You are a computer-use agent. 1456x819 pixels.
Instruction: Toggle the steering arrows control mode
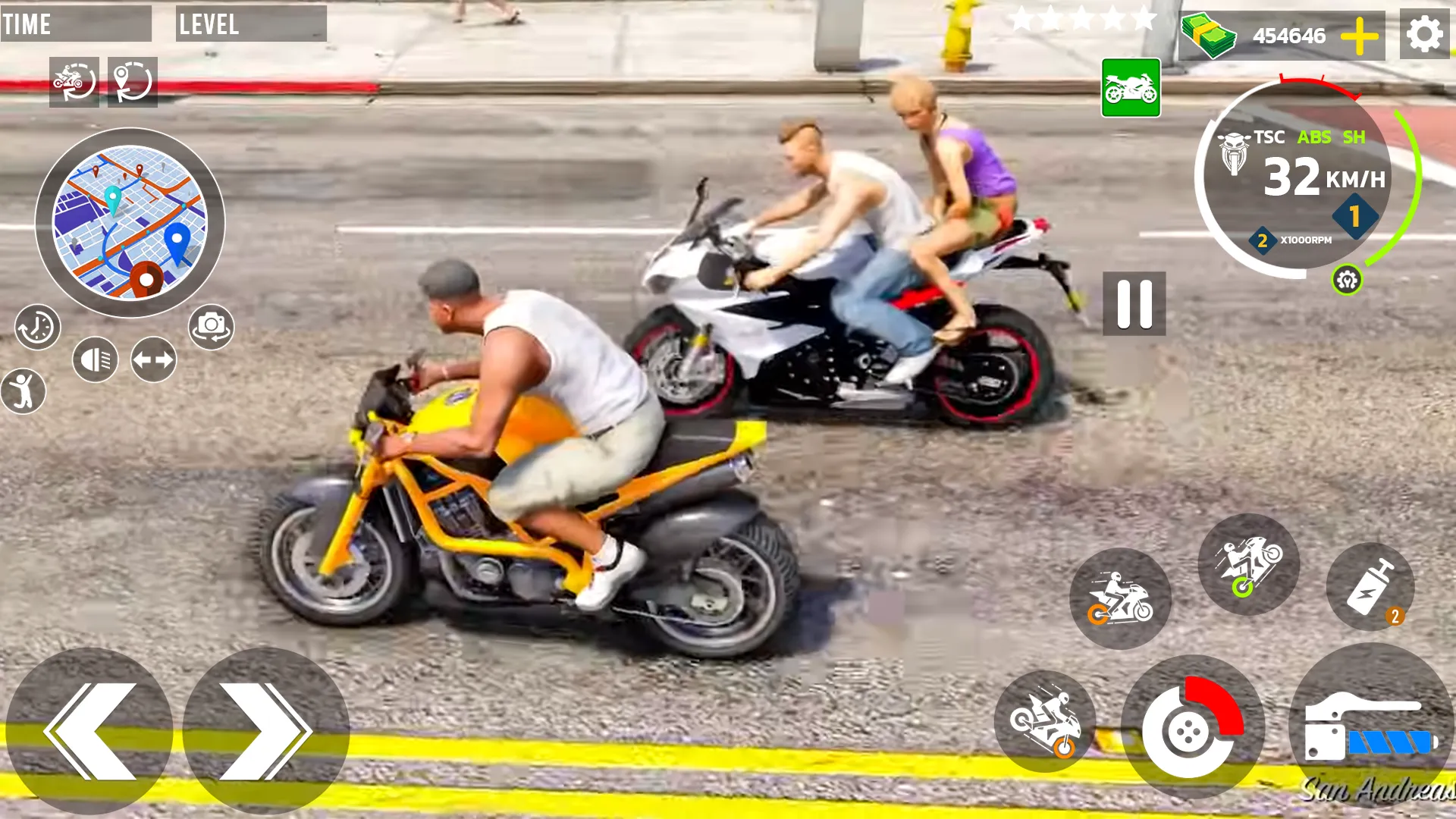pyautogui.click(x=152, y=356)
